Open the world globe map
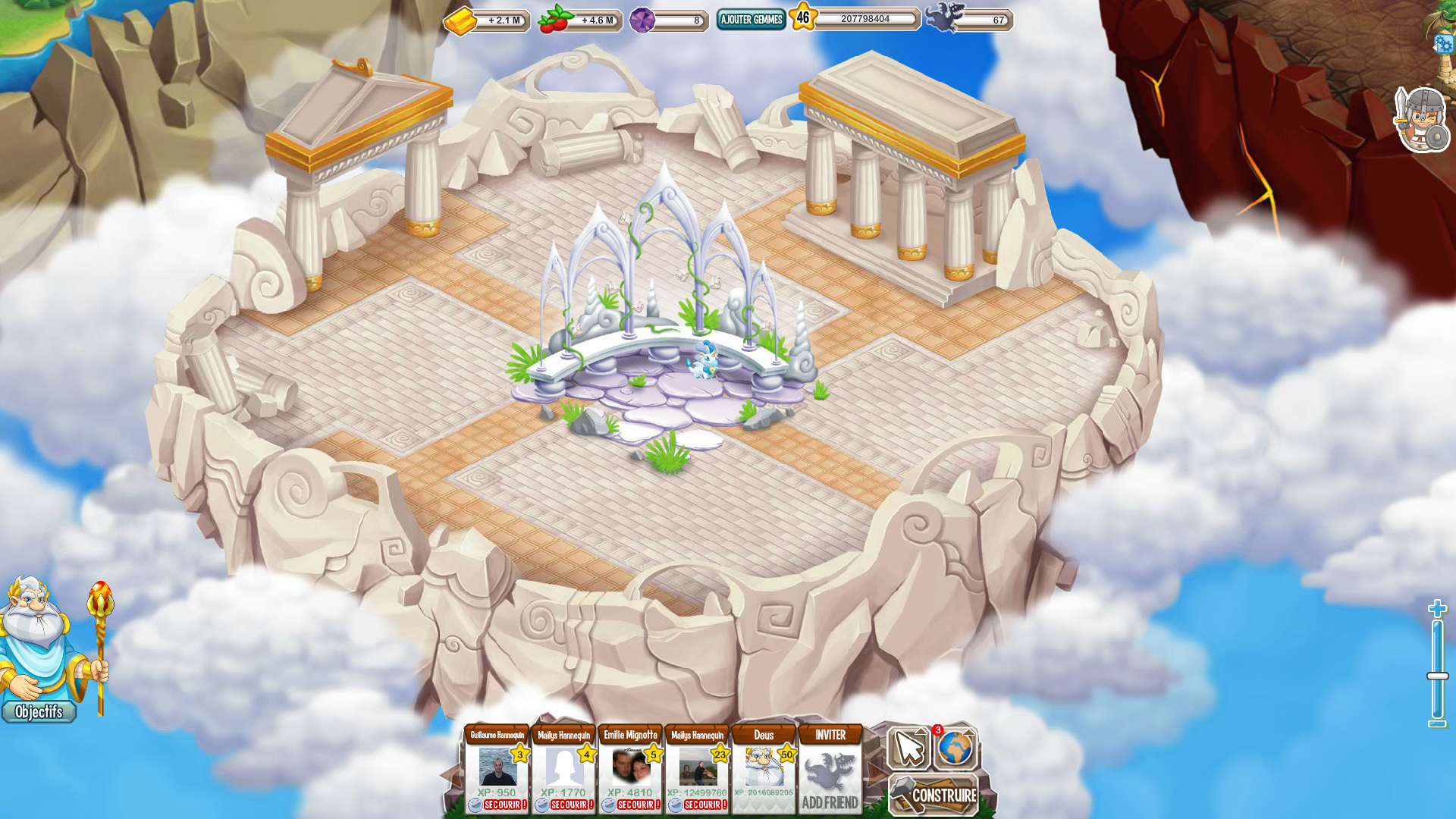This screenshot has width=1456, height=819. click(955, 748)
